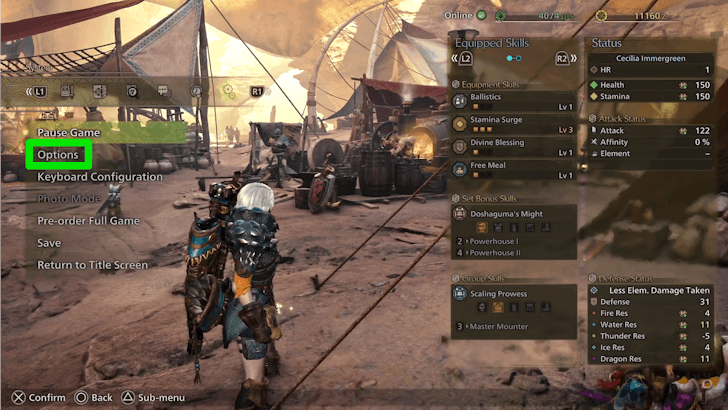Screen dimensions: 728x410
Task: Choose Pre-order Full Game
Action: tap(89, 221)
